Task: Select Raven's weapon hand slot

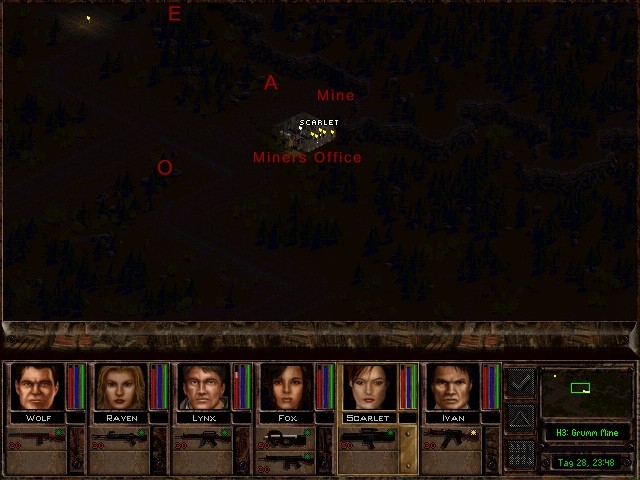Action: (x=119, y=437)
